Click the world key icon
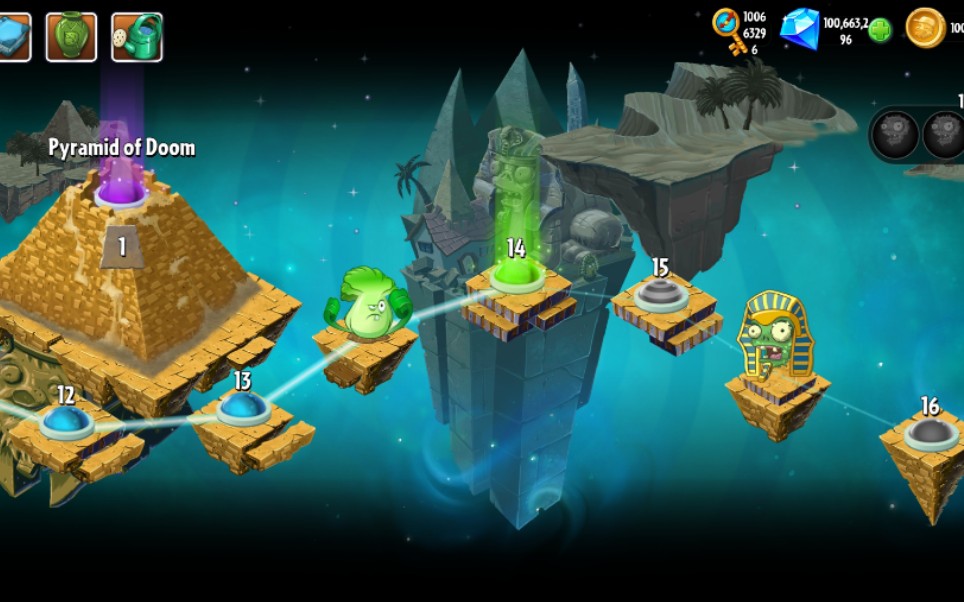The width and height of the screenshot is (964, 602). pyautogui.click(x=727, y=30)
